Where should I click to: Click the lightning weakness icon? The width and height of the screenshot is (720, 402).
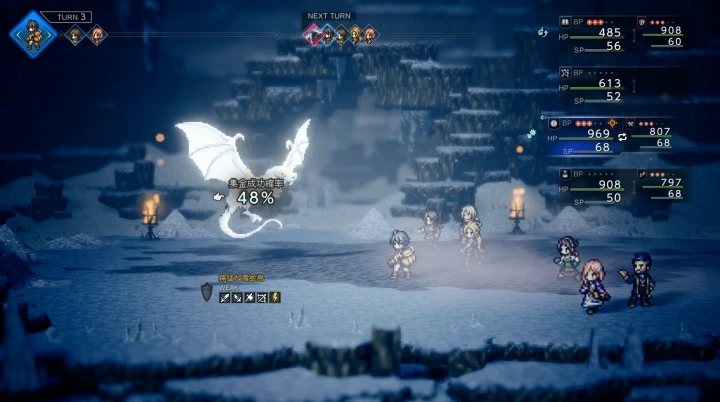coord(275,297)
